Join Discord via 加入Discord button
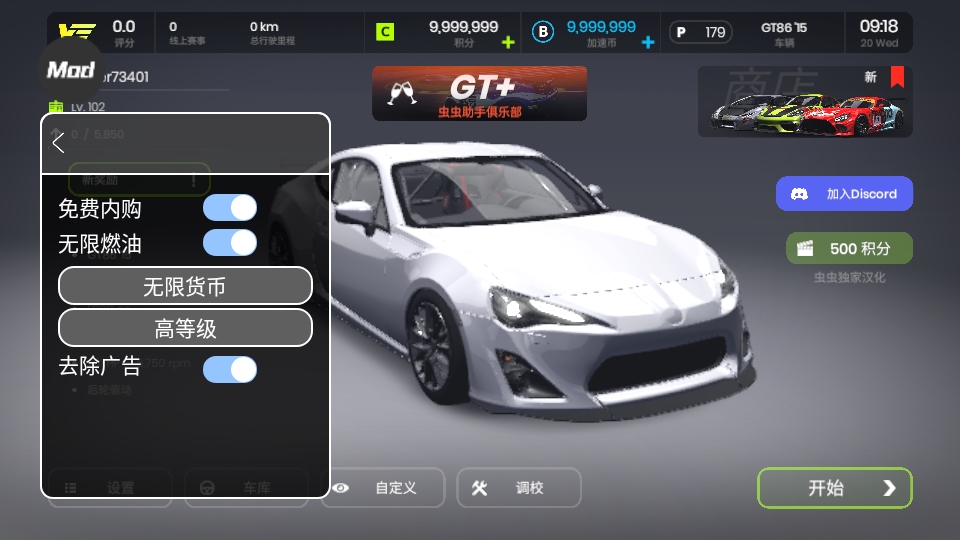960x540 pixels. pyautogui.click(x=844, y=194)
